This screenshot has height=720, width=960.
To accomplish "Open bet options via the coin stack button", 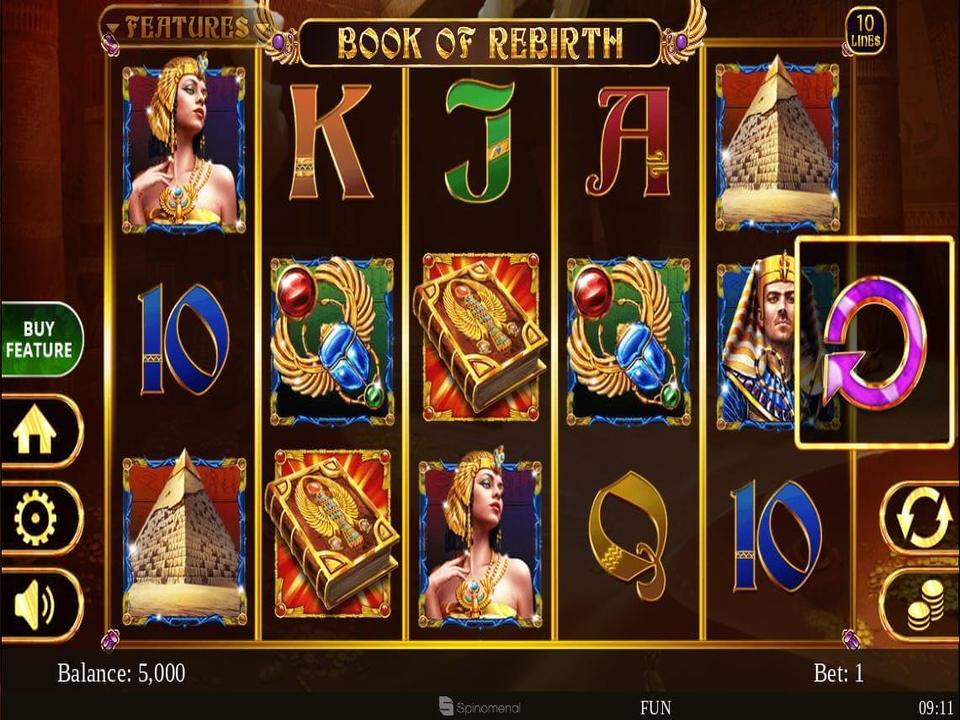I will (918, 605).
